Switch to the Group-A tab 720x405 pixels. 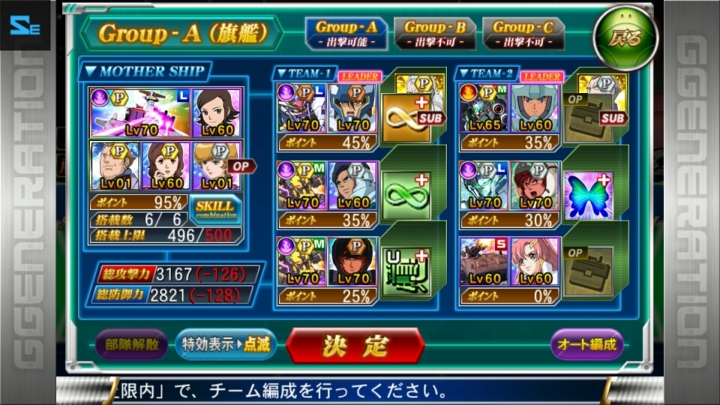pos(345,33)
